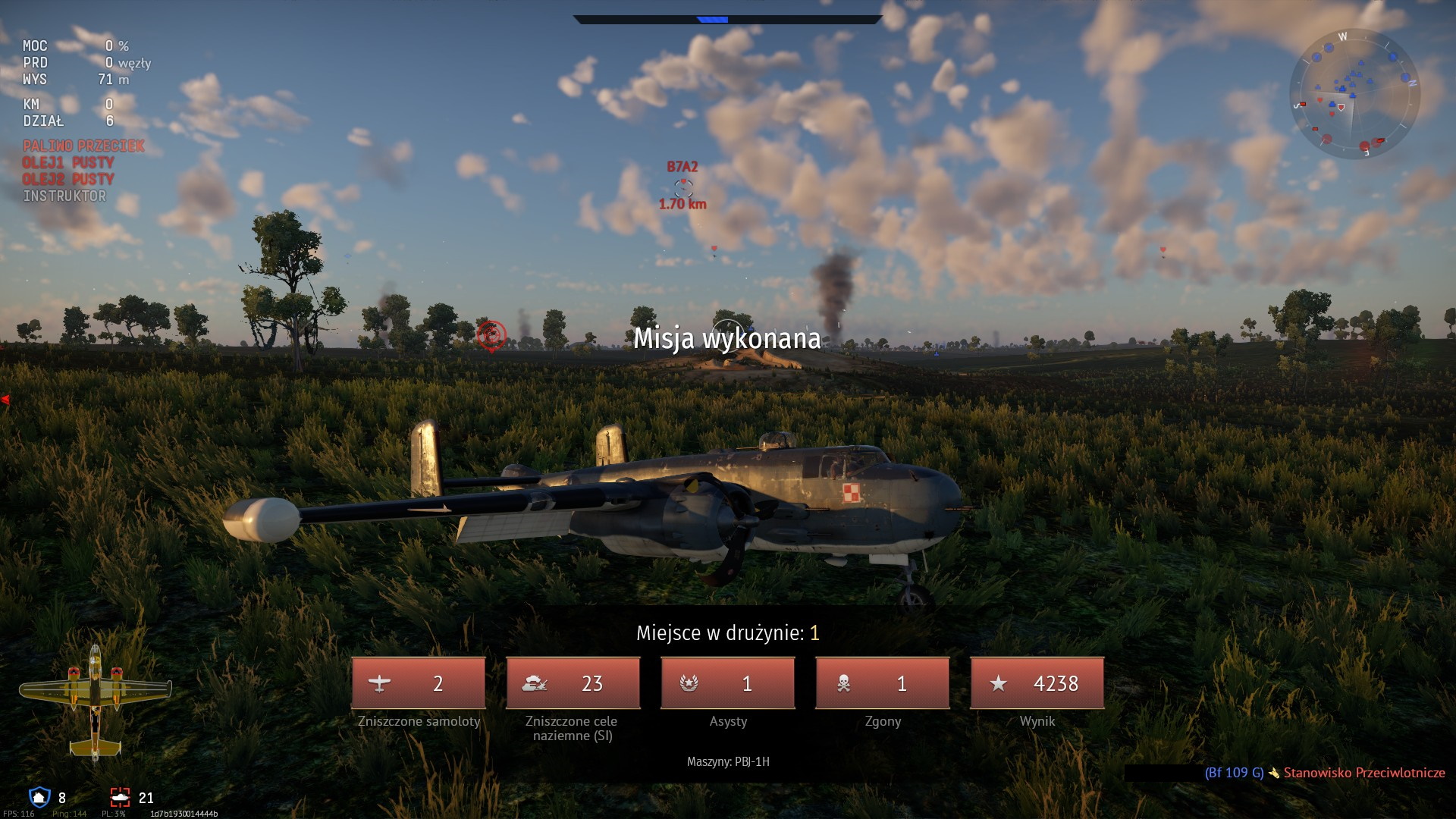Select the Zgony deaths skull tile
The image size is (1456, 819).
(x=883, y=683)
